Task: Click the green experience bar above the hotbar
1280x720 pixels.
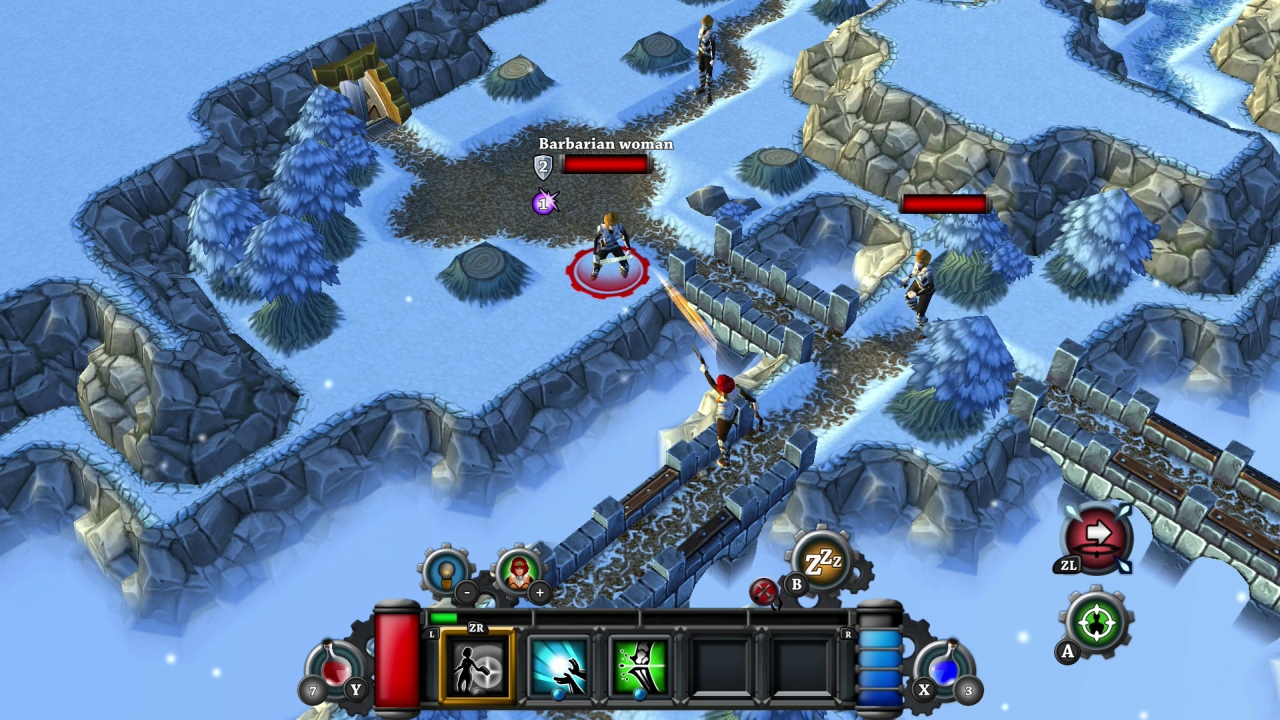Action: (x=445, y=620)
